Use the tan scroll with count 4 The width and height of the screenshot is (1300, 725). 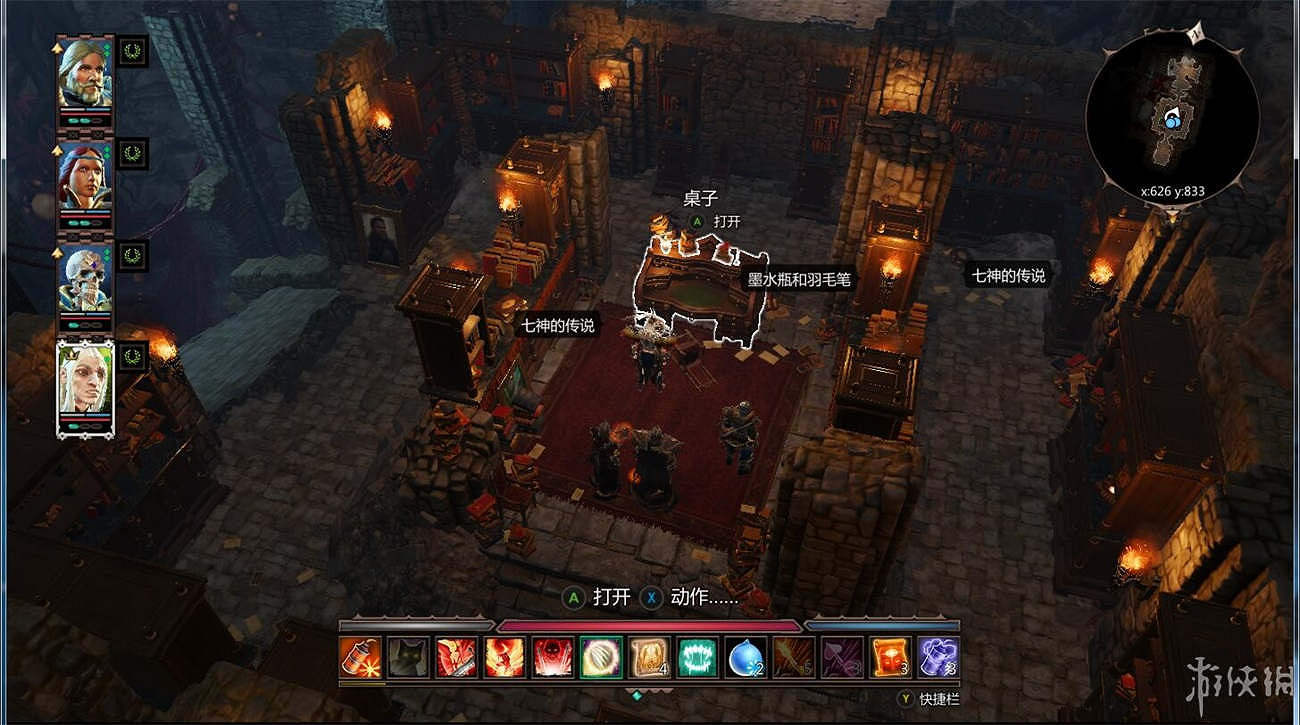(x=649, y=656)
